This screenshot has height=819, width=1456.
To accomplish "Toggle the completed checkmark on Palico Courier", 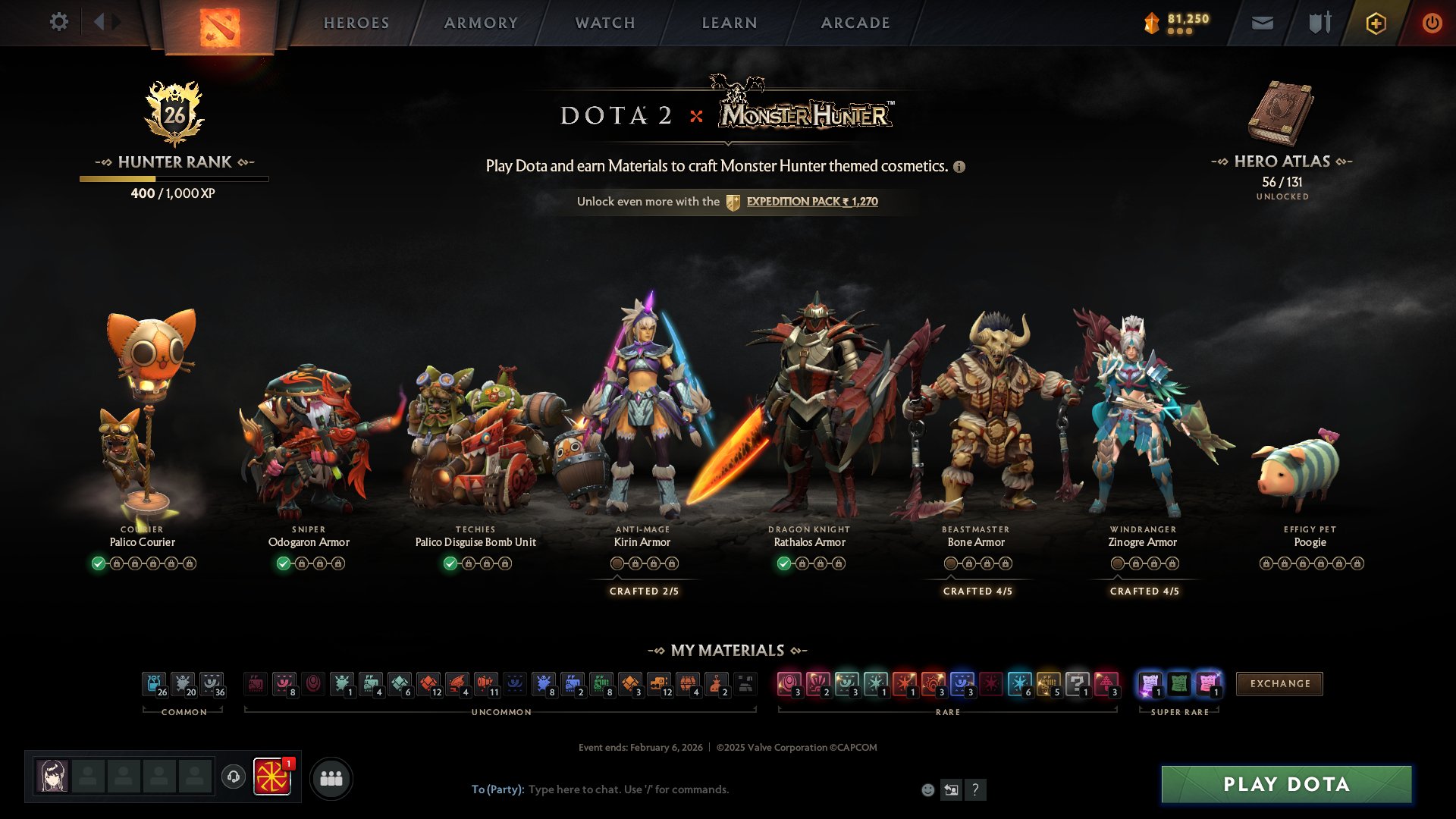I will pos(99,563).
